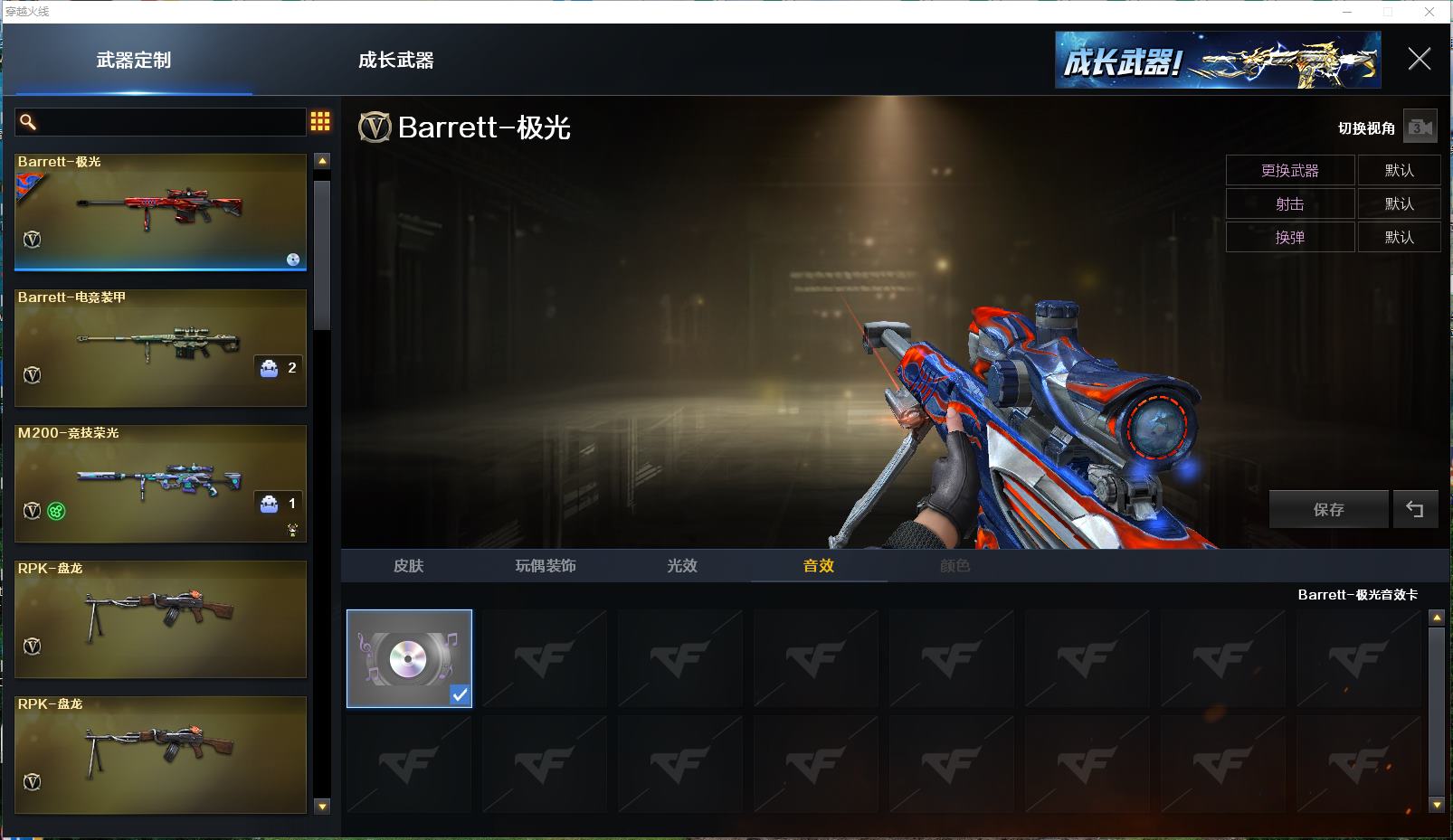The image size is (1453, 840).
Task: Show the 光效 tab
Action: [x=681, y=566]
